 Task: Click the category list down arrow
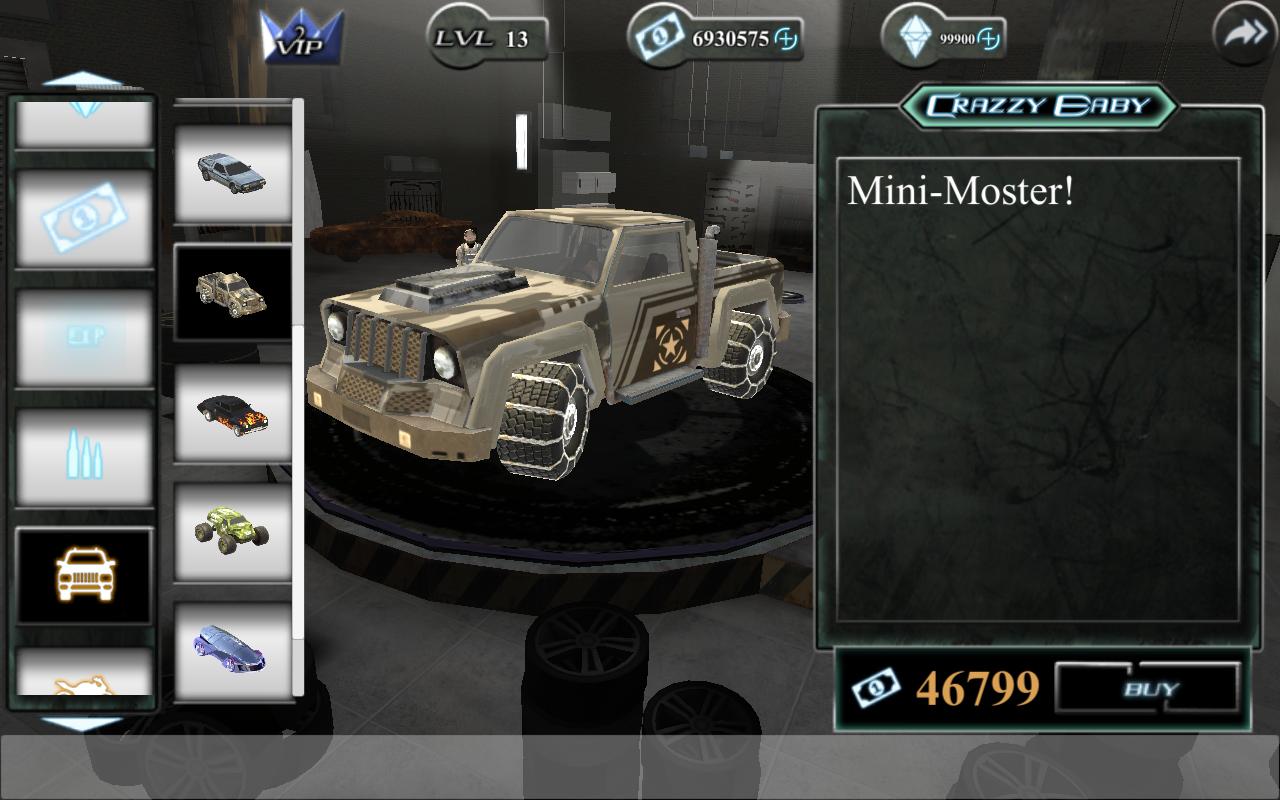83,722
